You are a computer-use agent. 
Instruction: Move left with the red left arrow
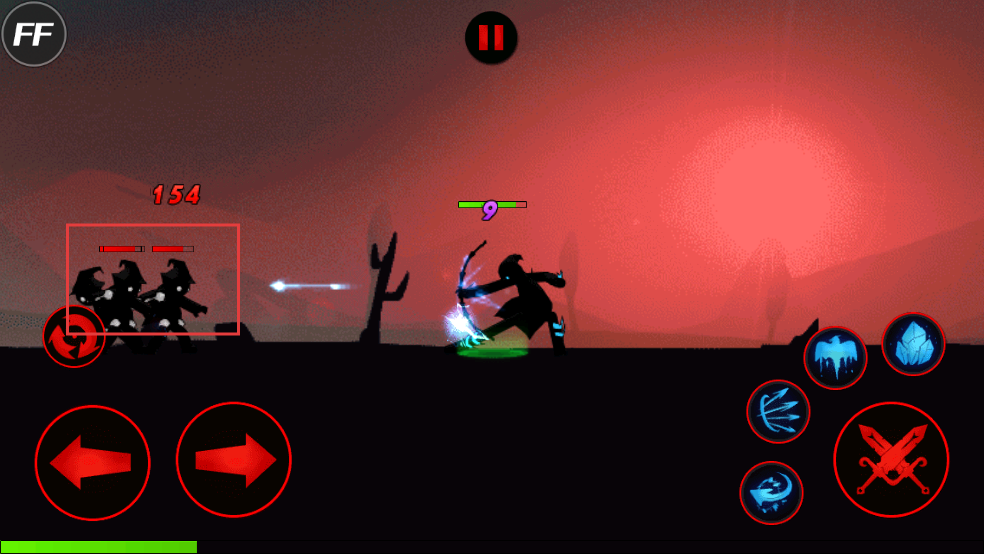(92, 462)
